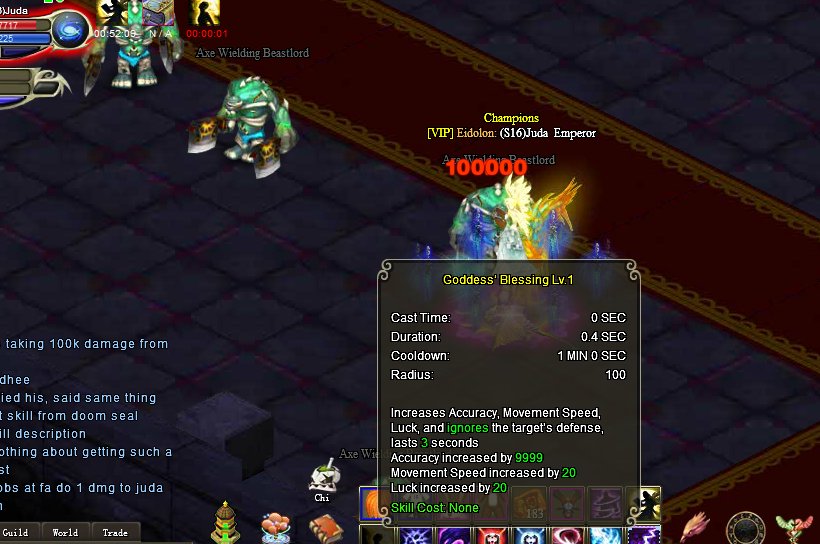Switch to the Guild chat tab
Viewport: 820px width, 544px height.
[15, 532]
